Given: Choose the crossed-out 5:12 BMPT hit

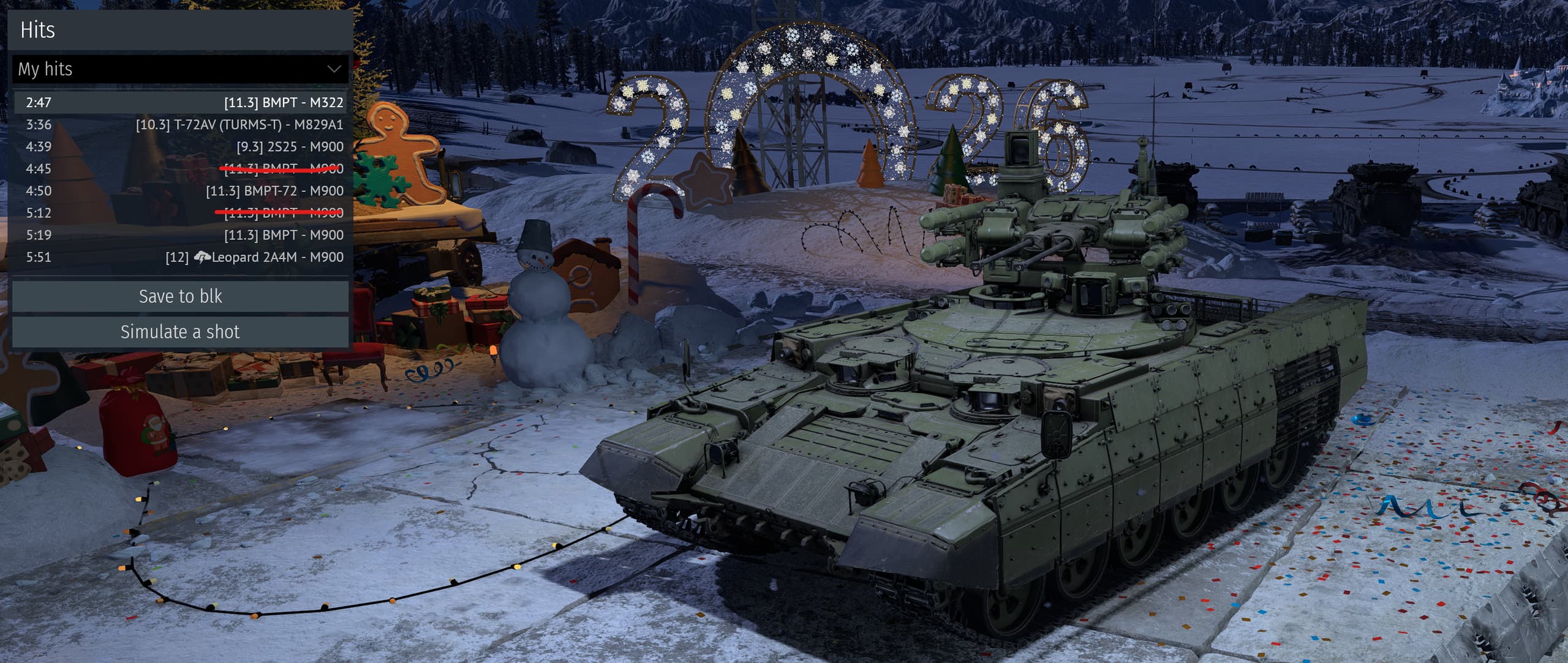Looking at the screenshot, I should click(180, 213).
